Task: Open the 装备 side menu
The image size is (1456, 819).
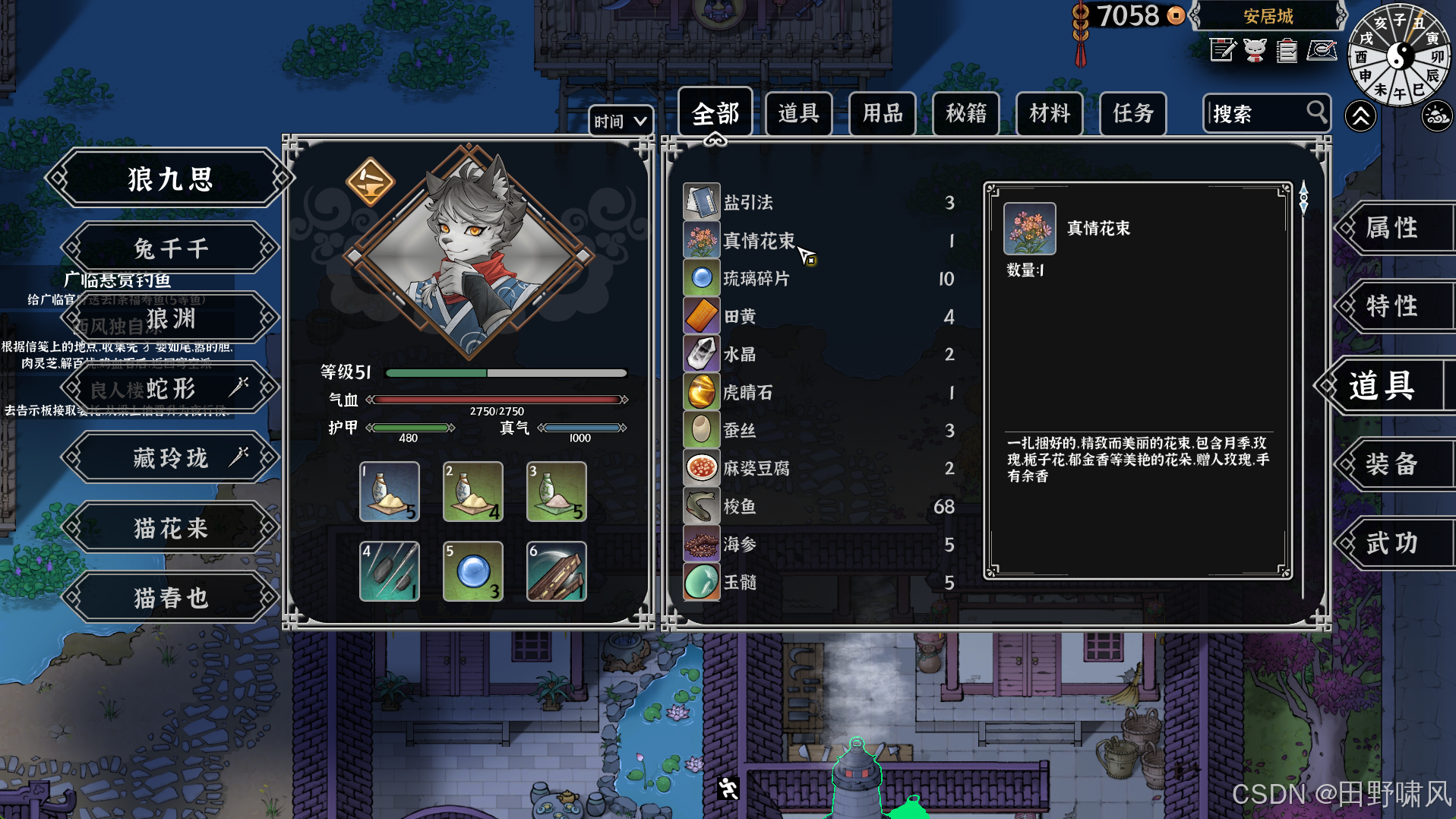Action: click(x=1391, y=464)
